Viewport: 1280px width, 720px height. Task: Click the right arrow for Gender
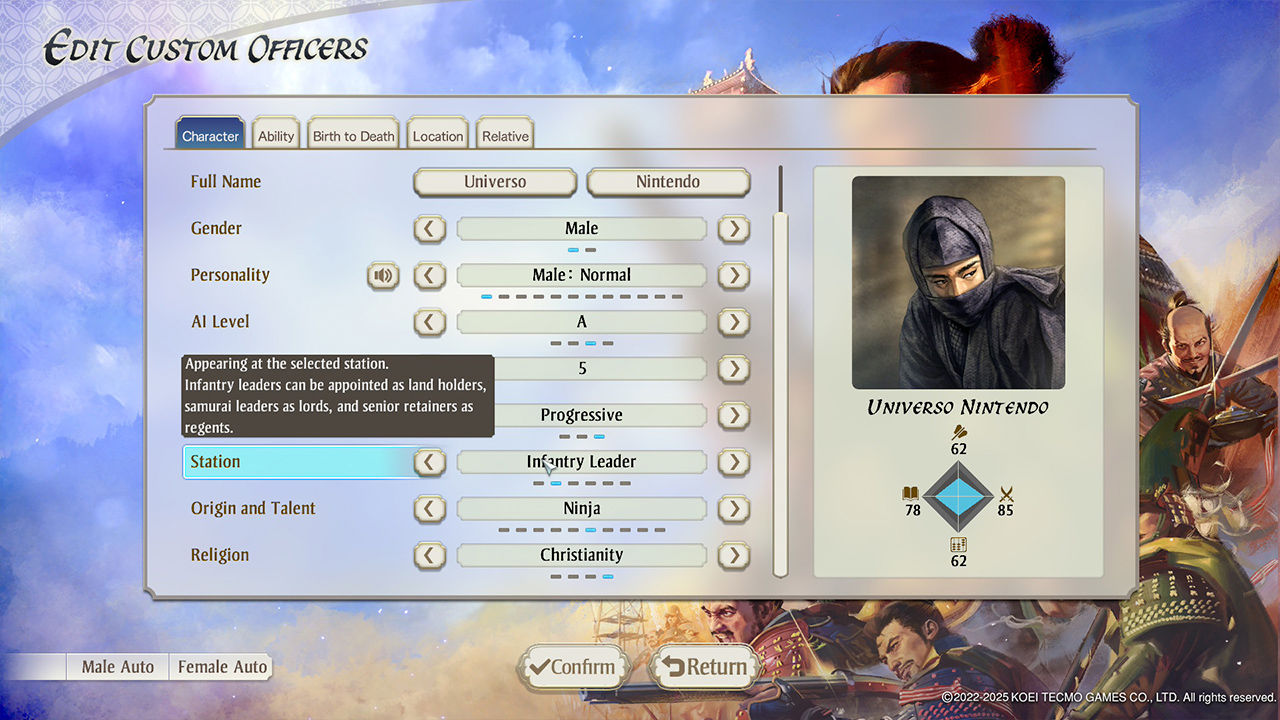click(x=734, y=229)
